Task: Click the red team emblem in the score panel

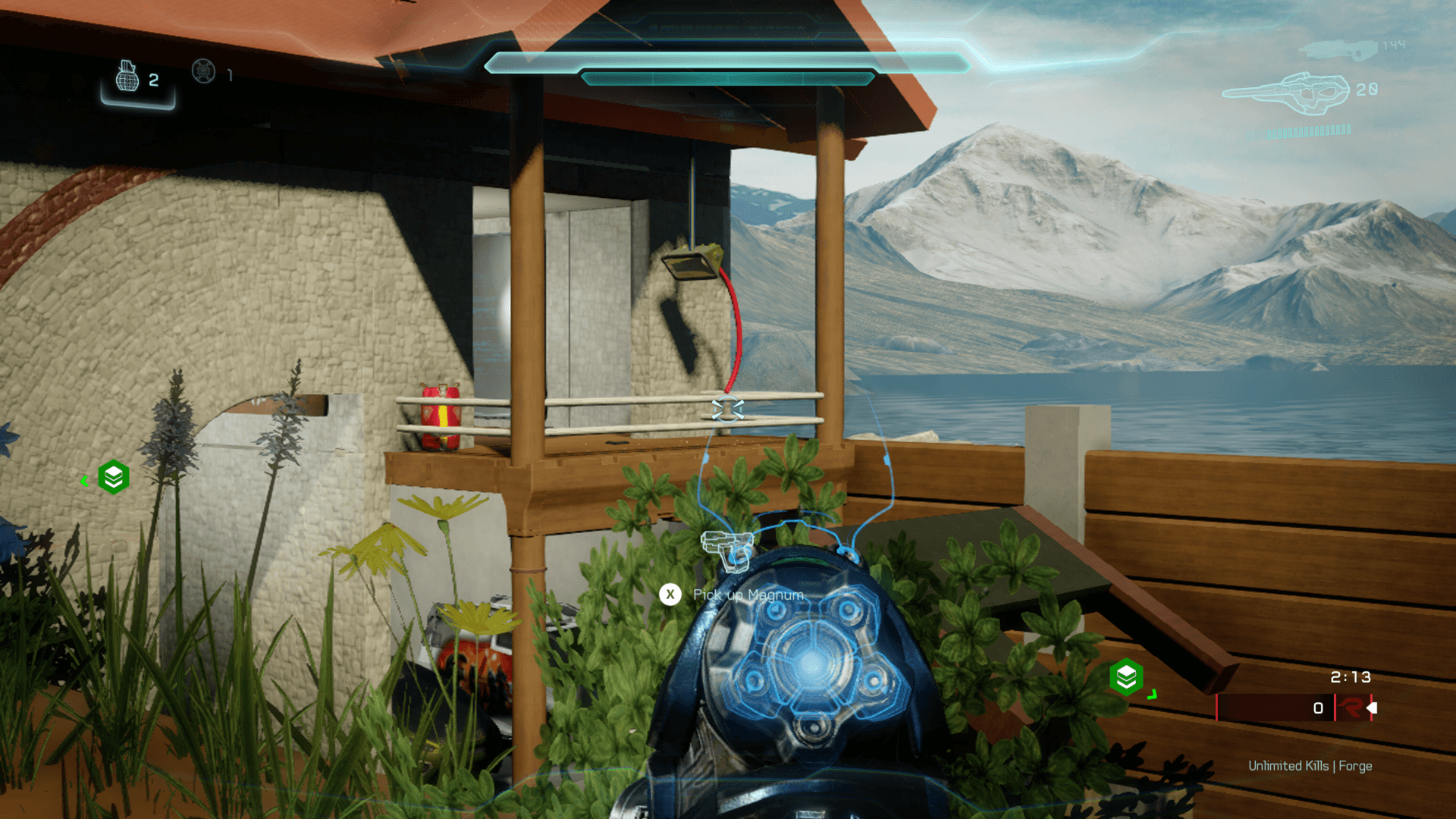Action: click(1351, 708)
